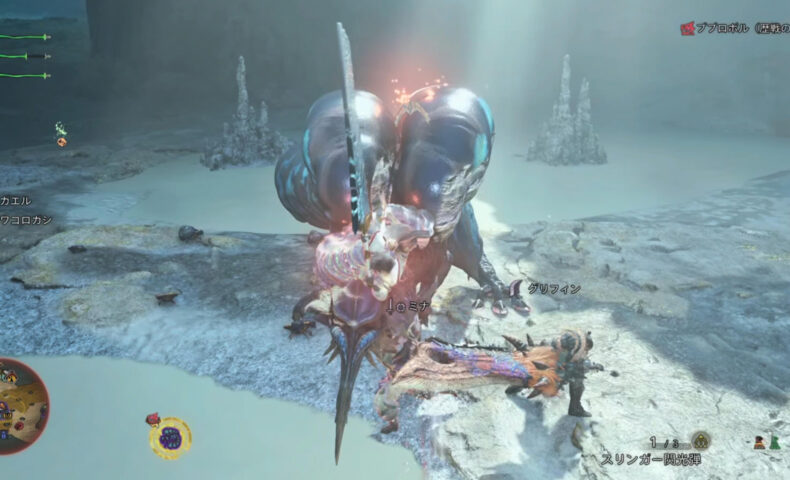Screen dimensions: 790x480
Task: Click the yellow-ringed purple mantle icon
Action: pyautogui.click(x=171, y=438)
